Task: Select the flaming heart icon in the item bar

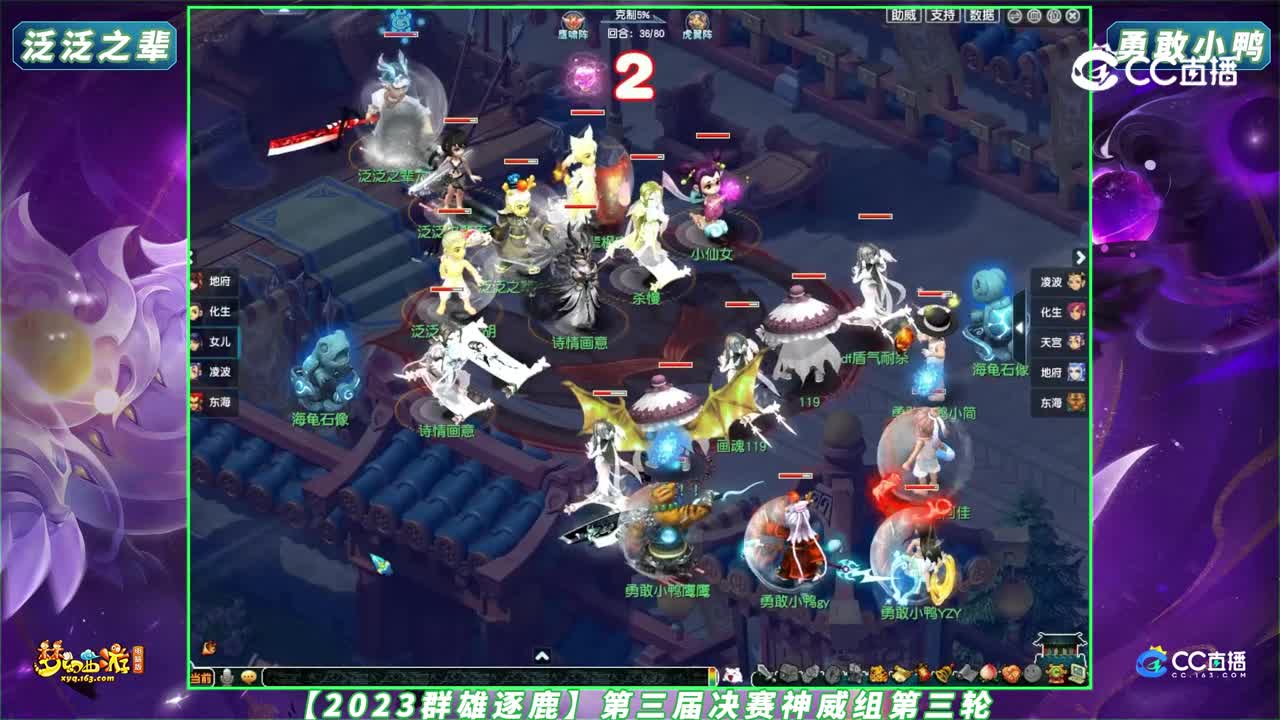Action: 924,676
